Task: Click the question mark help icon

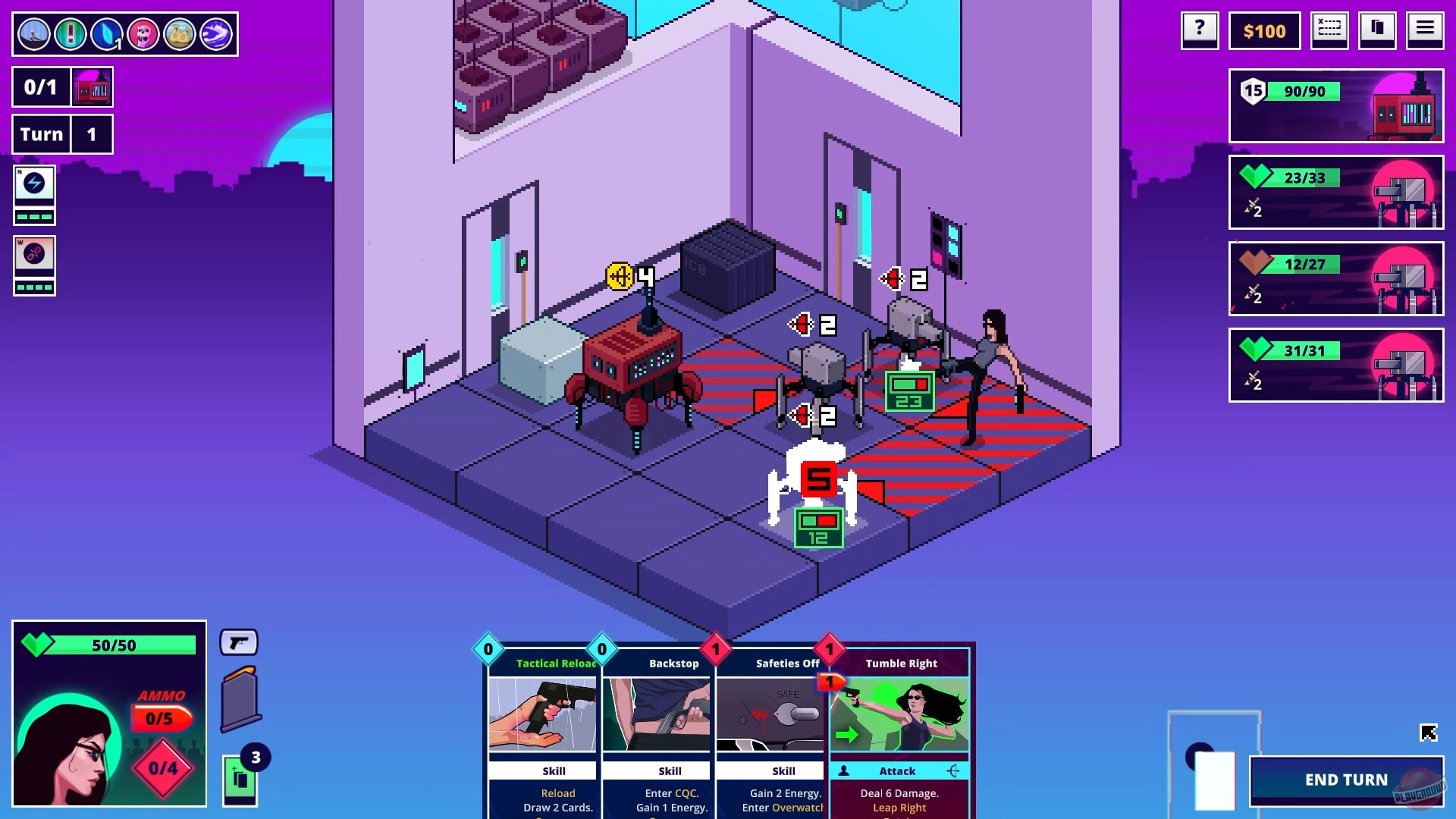Action: 1200,30
